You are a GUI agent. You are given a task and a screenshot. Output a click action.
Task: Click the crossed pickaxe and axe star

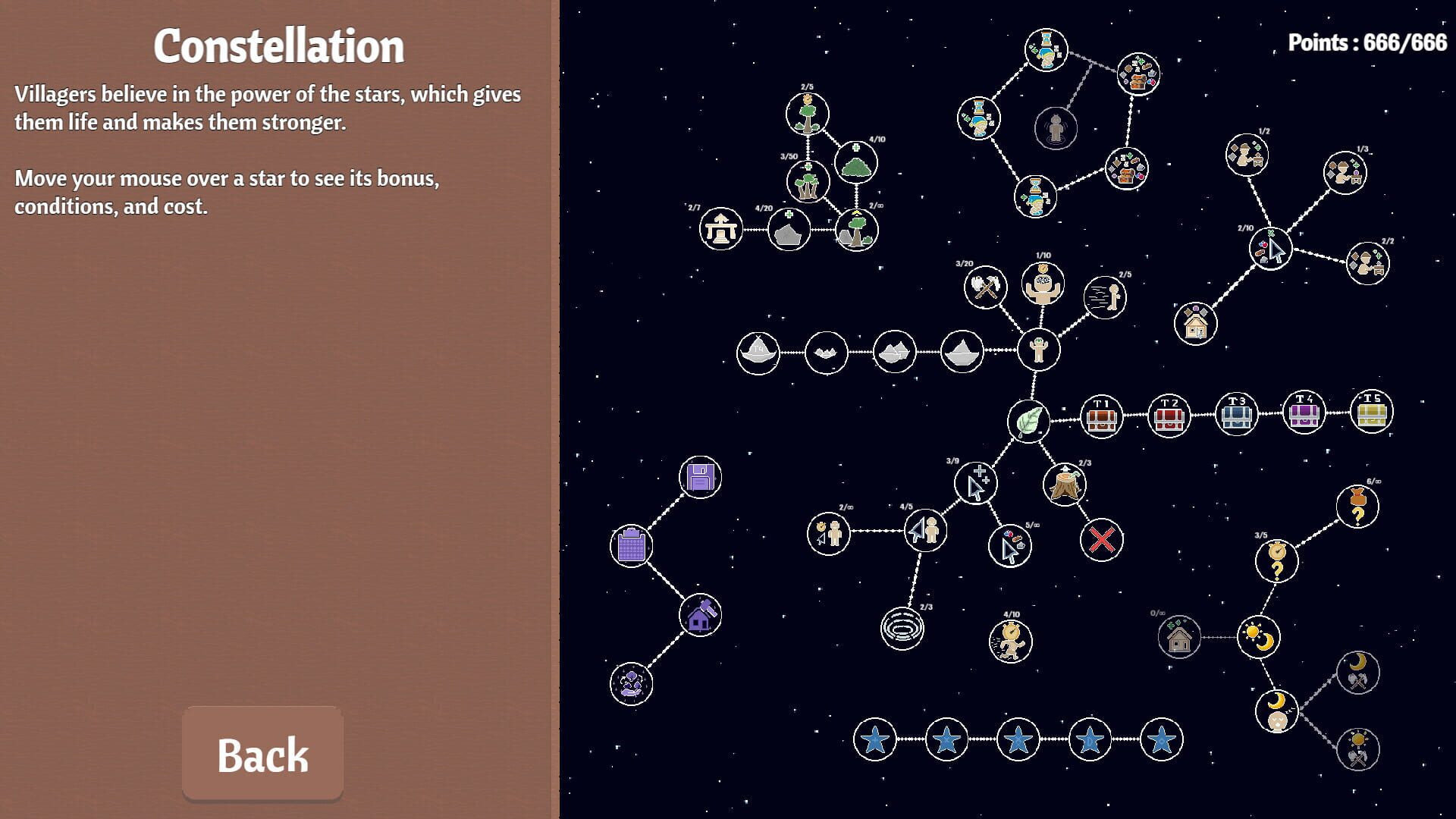click(x=984, y=287)
